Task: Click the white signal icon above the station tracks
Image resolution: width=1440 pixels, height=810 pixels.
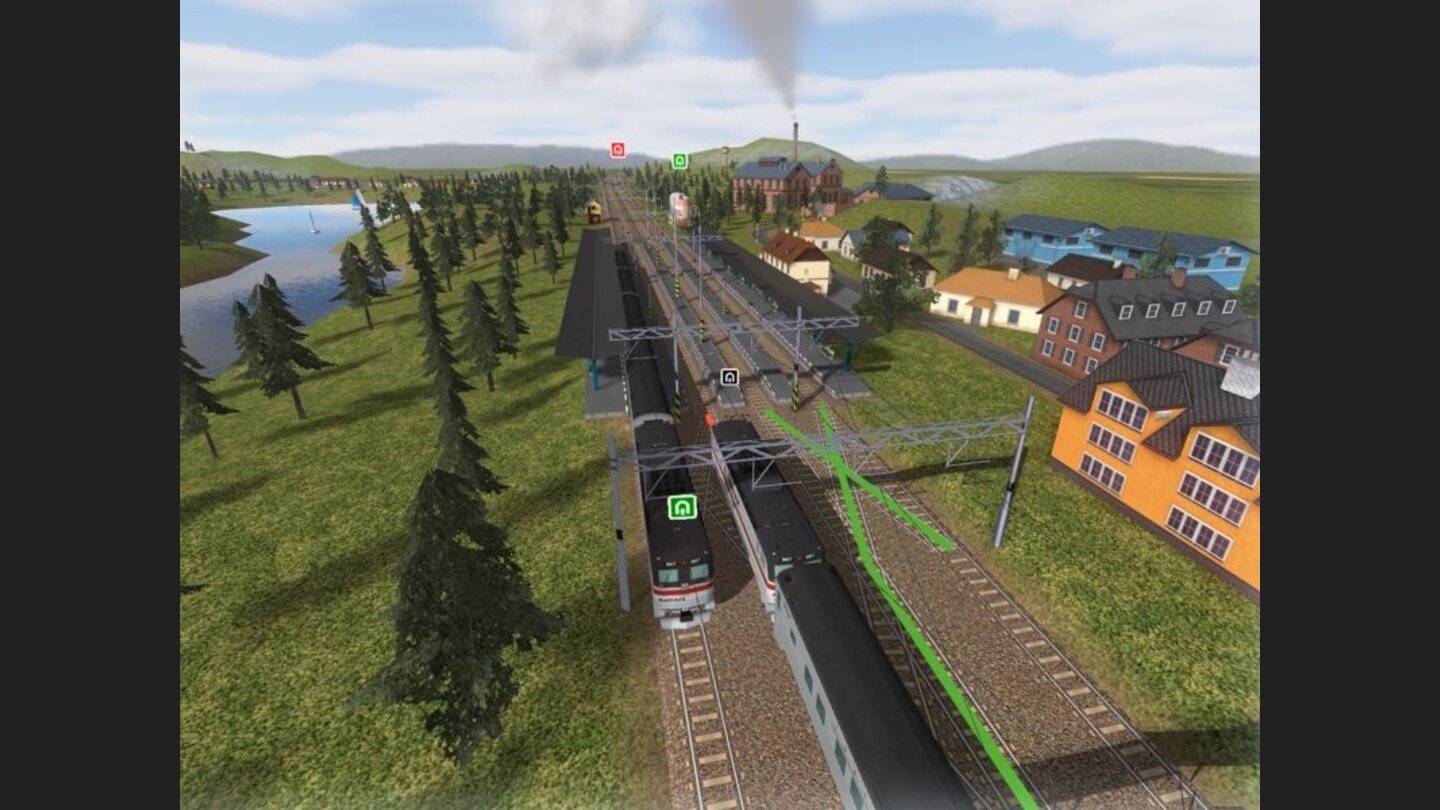Action: [728, 376]
